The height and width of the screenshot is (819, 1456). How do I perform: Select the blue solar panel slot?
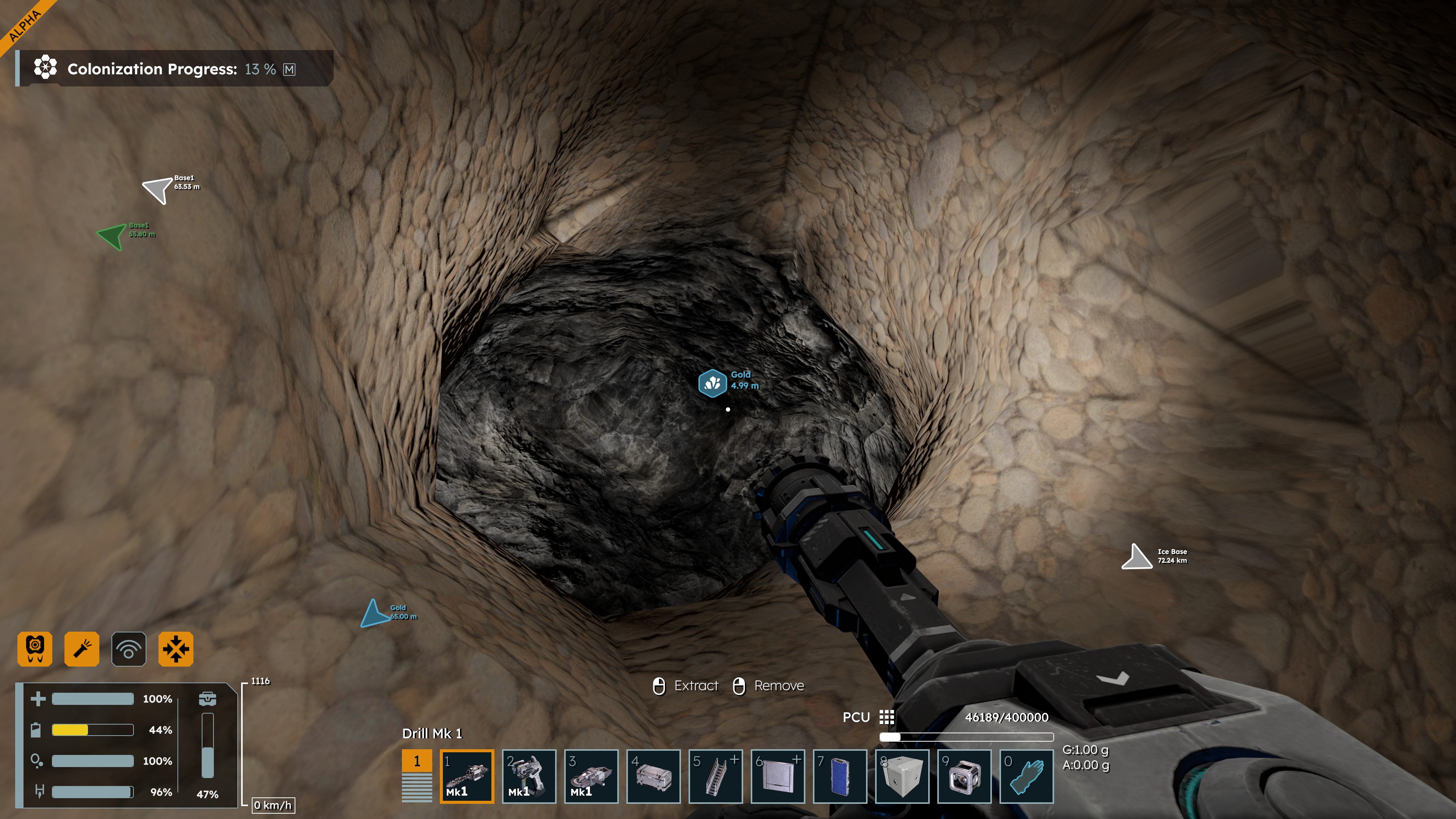(839, 776)
